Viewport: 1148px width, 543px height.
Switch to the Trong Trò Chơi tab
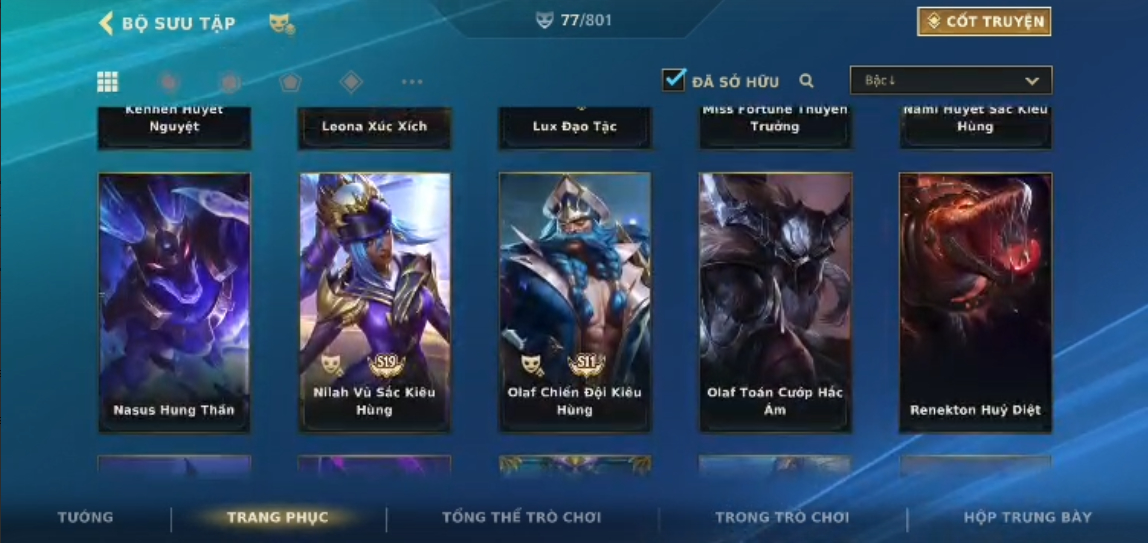[782, 517]
